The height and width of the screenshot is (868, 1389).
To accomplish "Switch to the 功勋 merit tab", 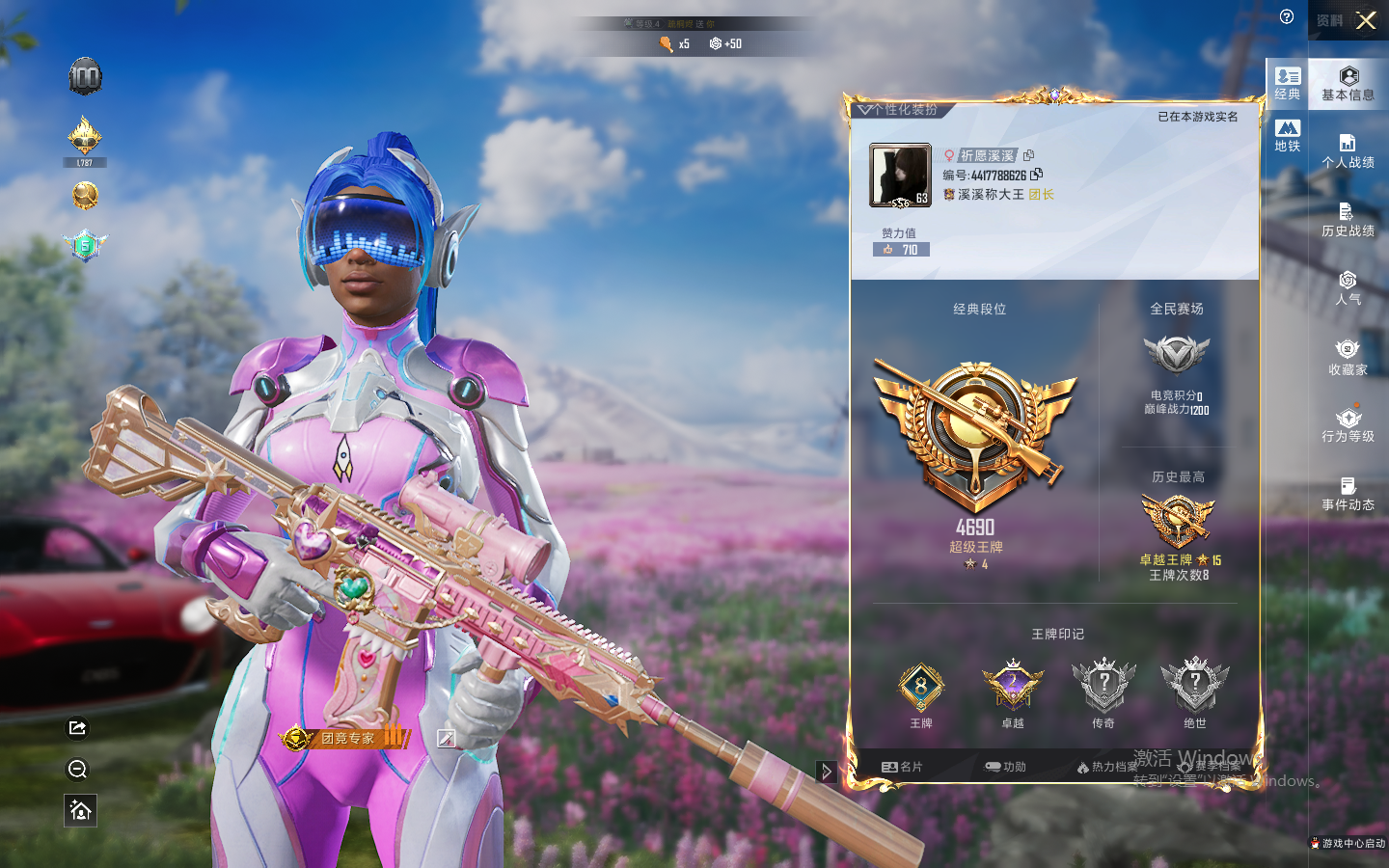I will pos(1005,767).
